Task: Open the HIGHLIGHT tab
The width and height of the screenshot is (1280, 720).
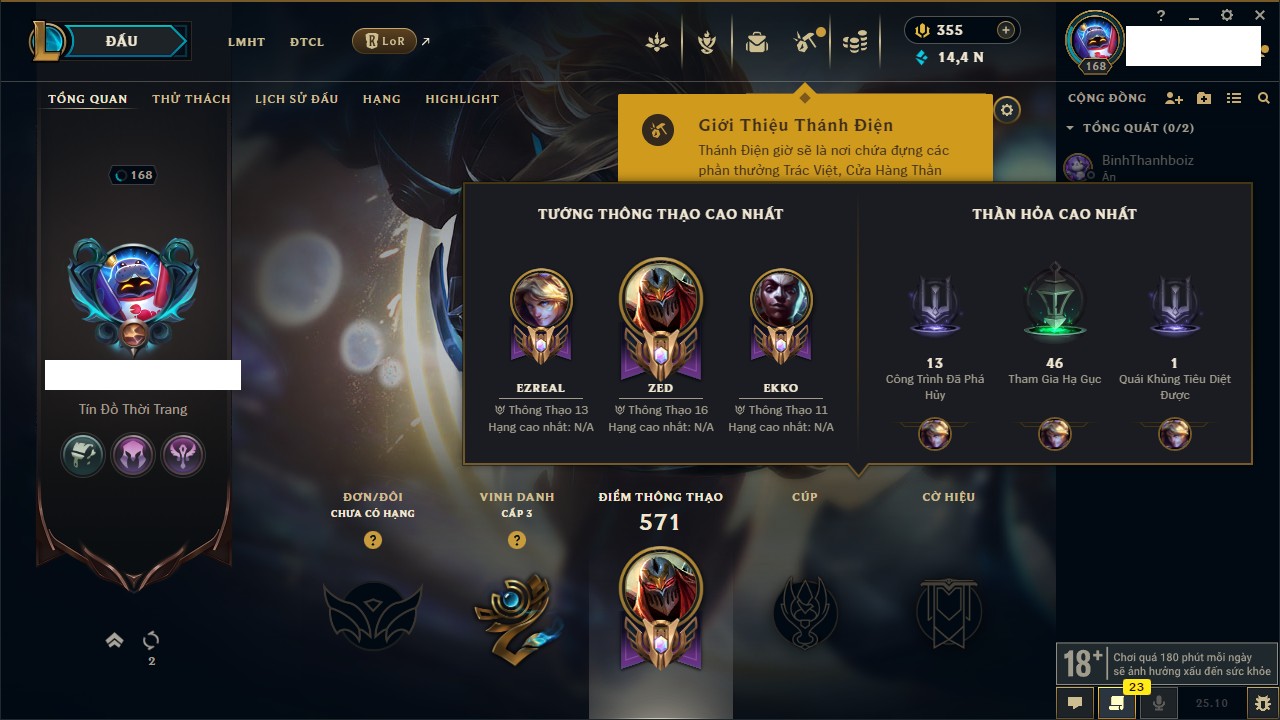Action: [462, 99]
